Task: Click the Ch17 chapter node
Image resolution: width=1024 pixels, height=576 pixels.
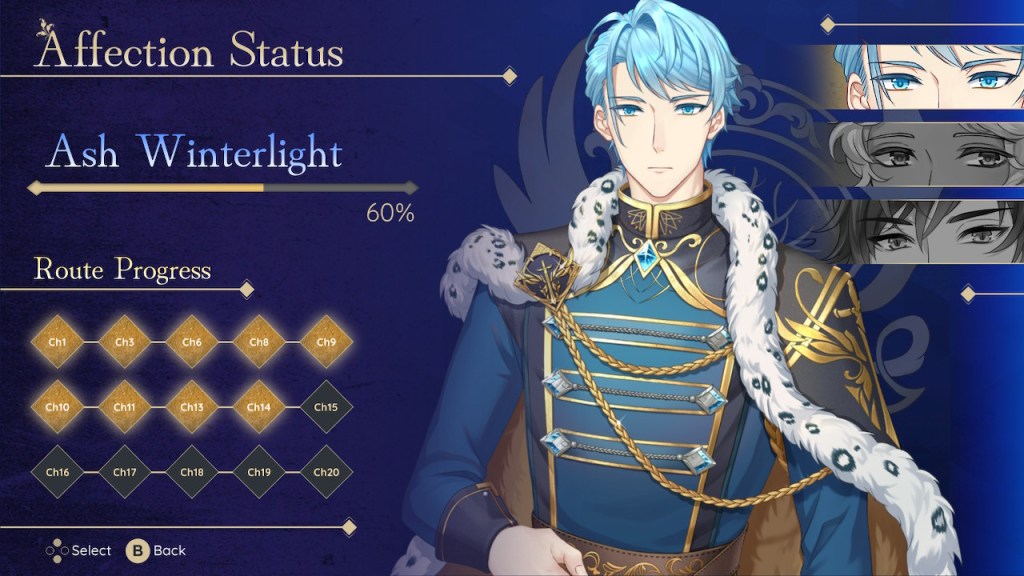Action: [124, 472]
